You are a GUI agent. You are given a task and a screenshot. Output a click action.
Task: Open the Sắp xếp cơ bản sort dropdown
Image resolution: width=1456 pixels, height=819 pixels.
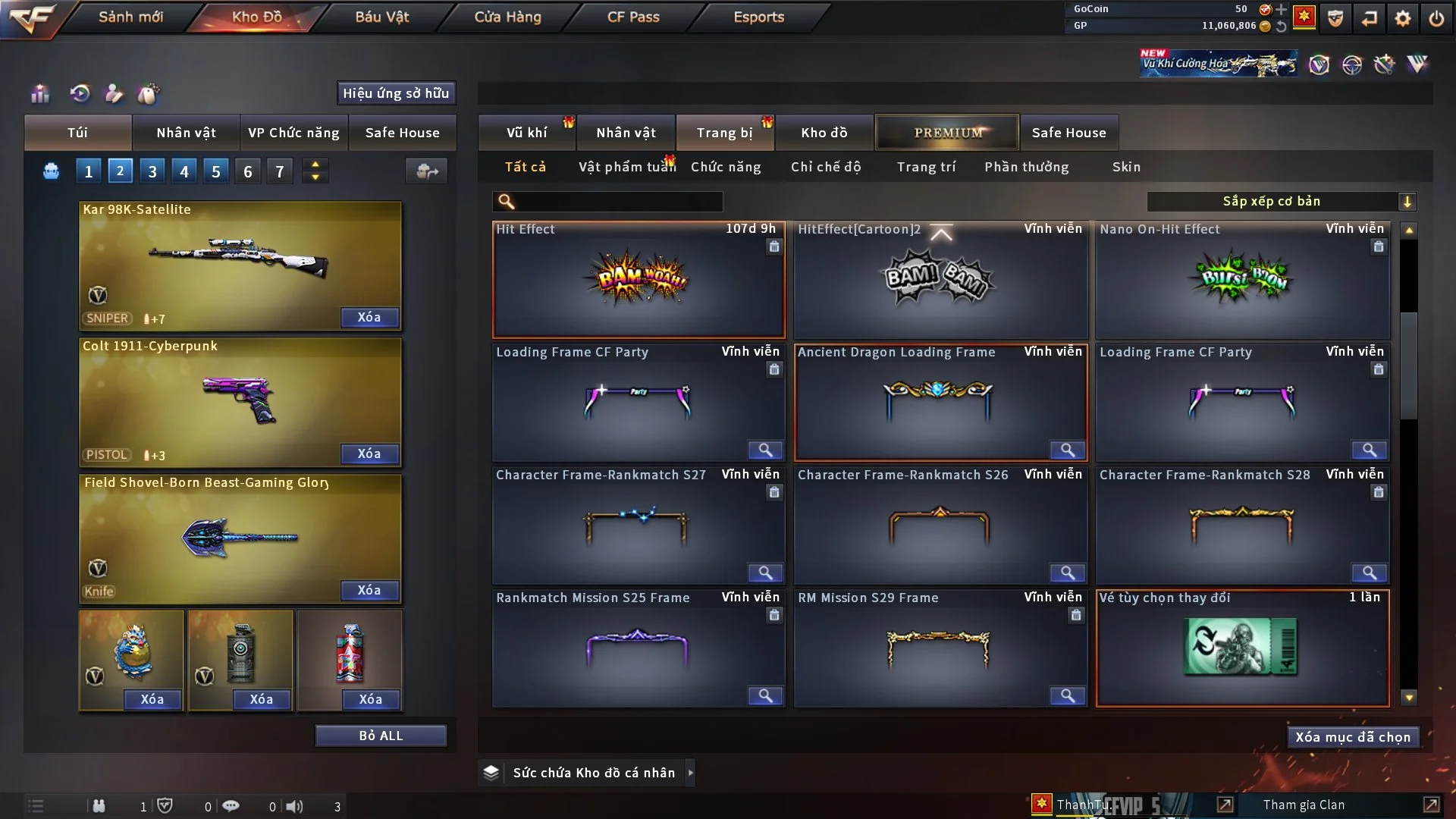point(1281,201)
